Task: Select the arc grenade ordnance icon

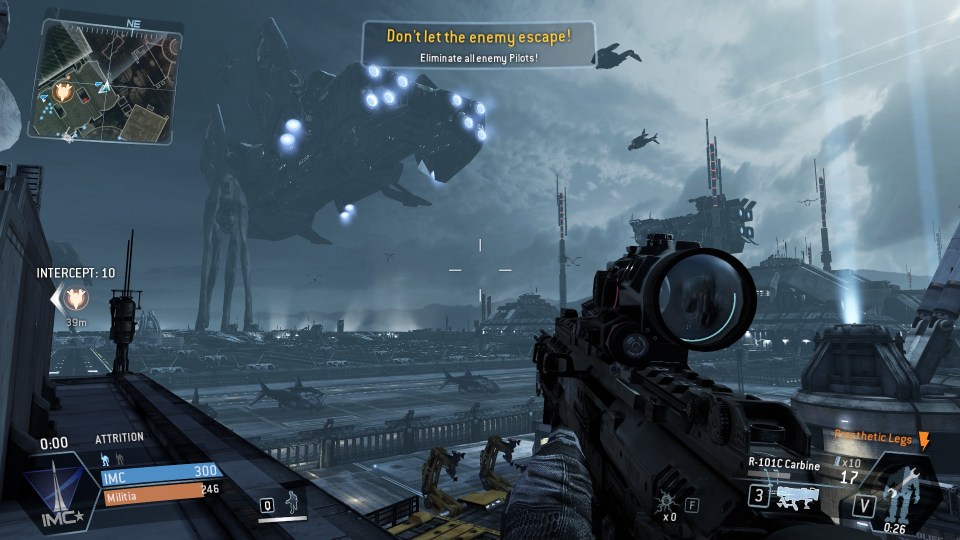Action: point(663,501)
